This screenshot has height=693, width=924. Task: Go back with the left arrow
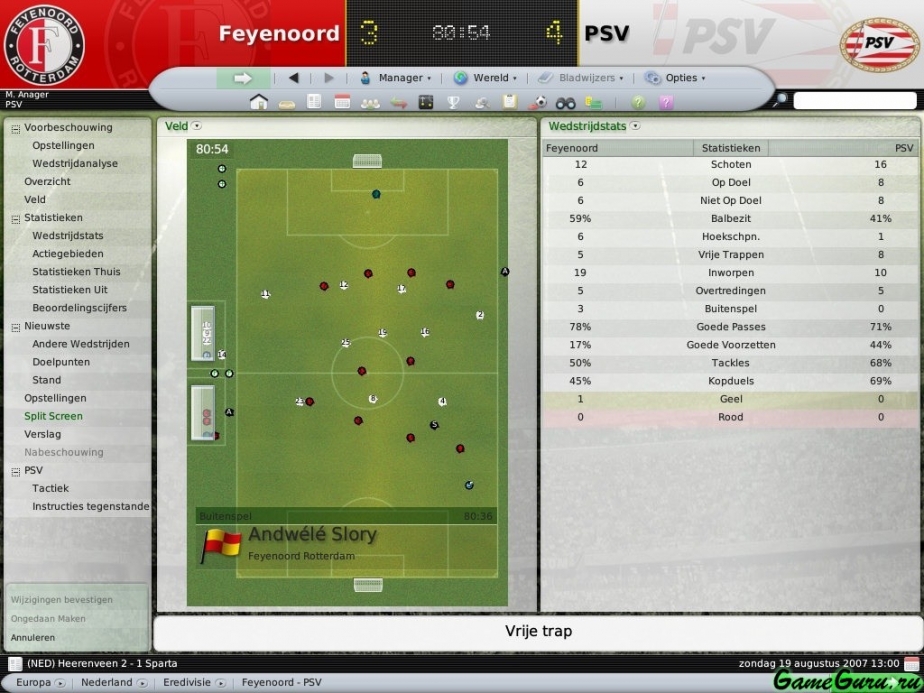coord(294,78)
